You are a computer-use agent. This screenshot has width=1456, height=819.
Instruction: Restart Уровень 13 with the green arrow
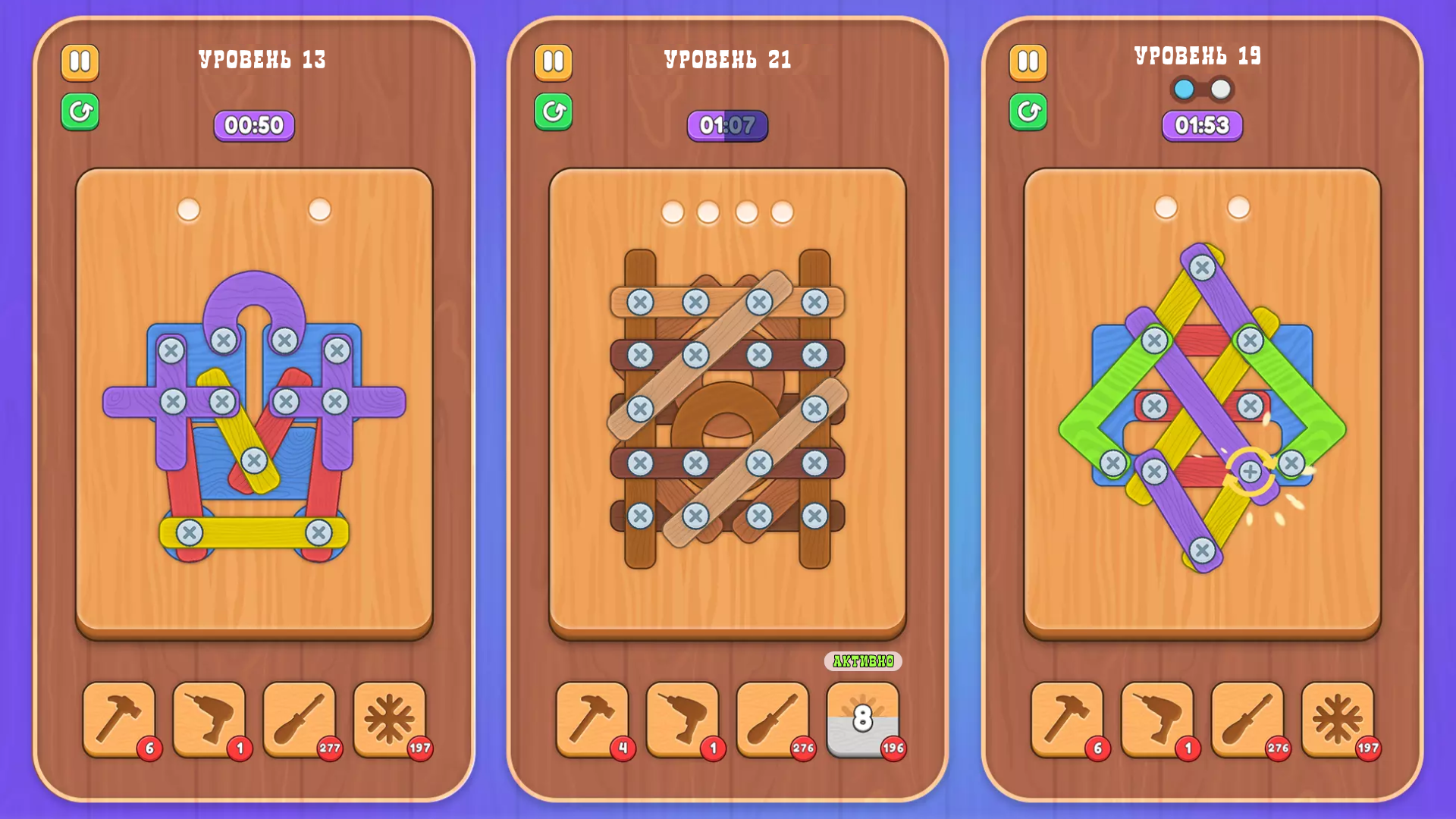pyautogui.click(x=80, y=112)
